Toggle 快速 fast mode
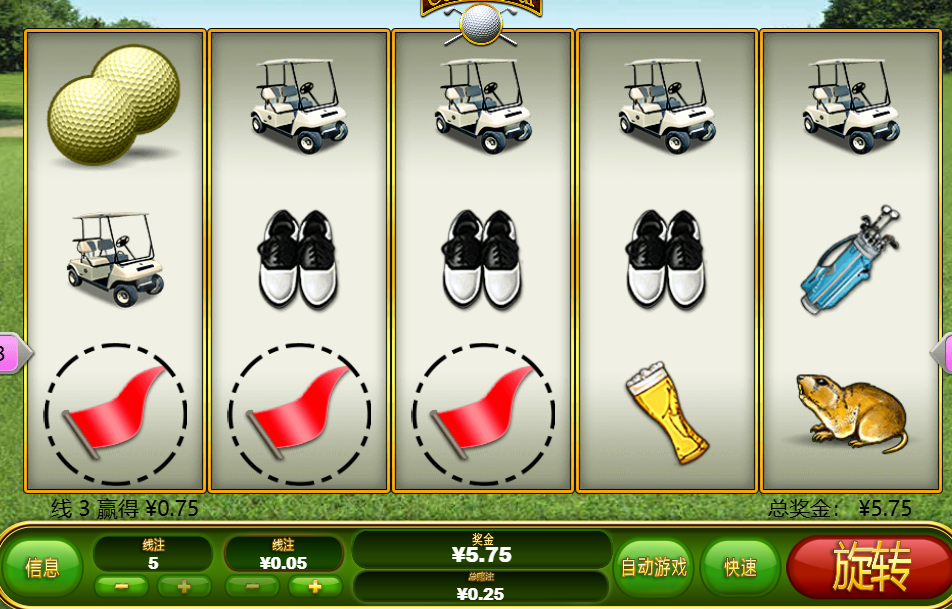Viewport: 952px width, 609px height. point(740,568)
